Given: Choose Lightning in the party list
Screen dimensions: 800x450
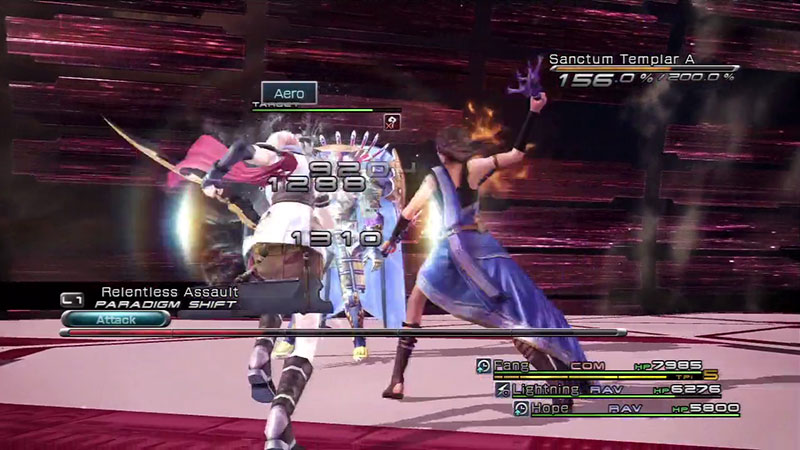Looking at the screenshot, I should point(608,389).
